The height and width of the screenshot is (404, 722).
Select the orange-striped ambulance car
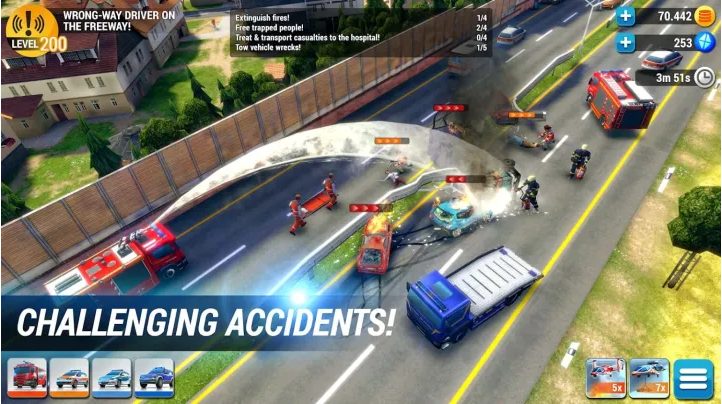click(x=69, y=378)
